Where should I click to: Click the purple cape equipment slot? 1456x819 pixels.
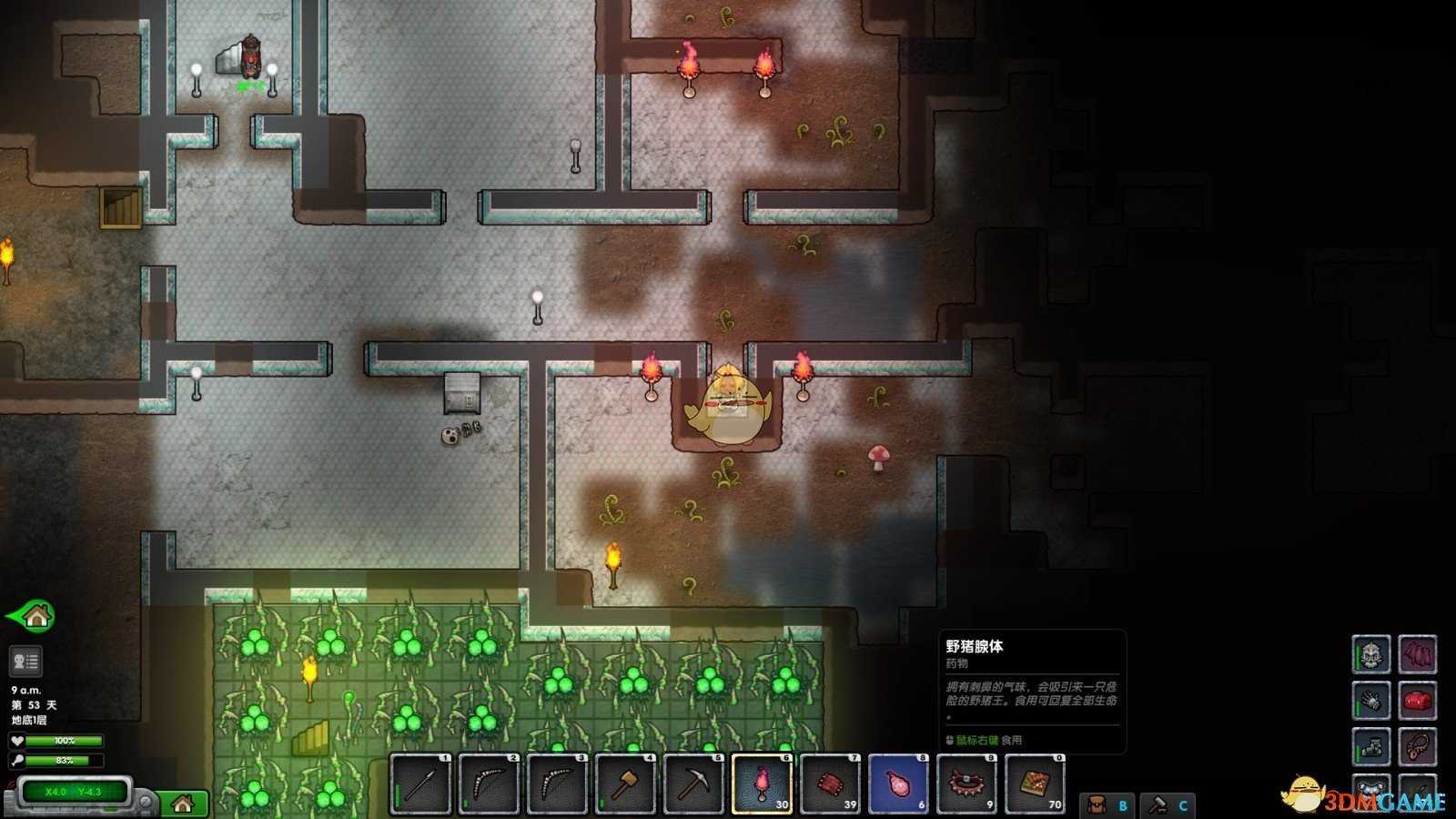[1418, 654]
